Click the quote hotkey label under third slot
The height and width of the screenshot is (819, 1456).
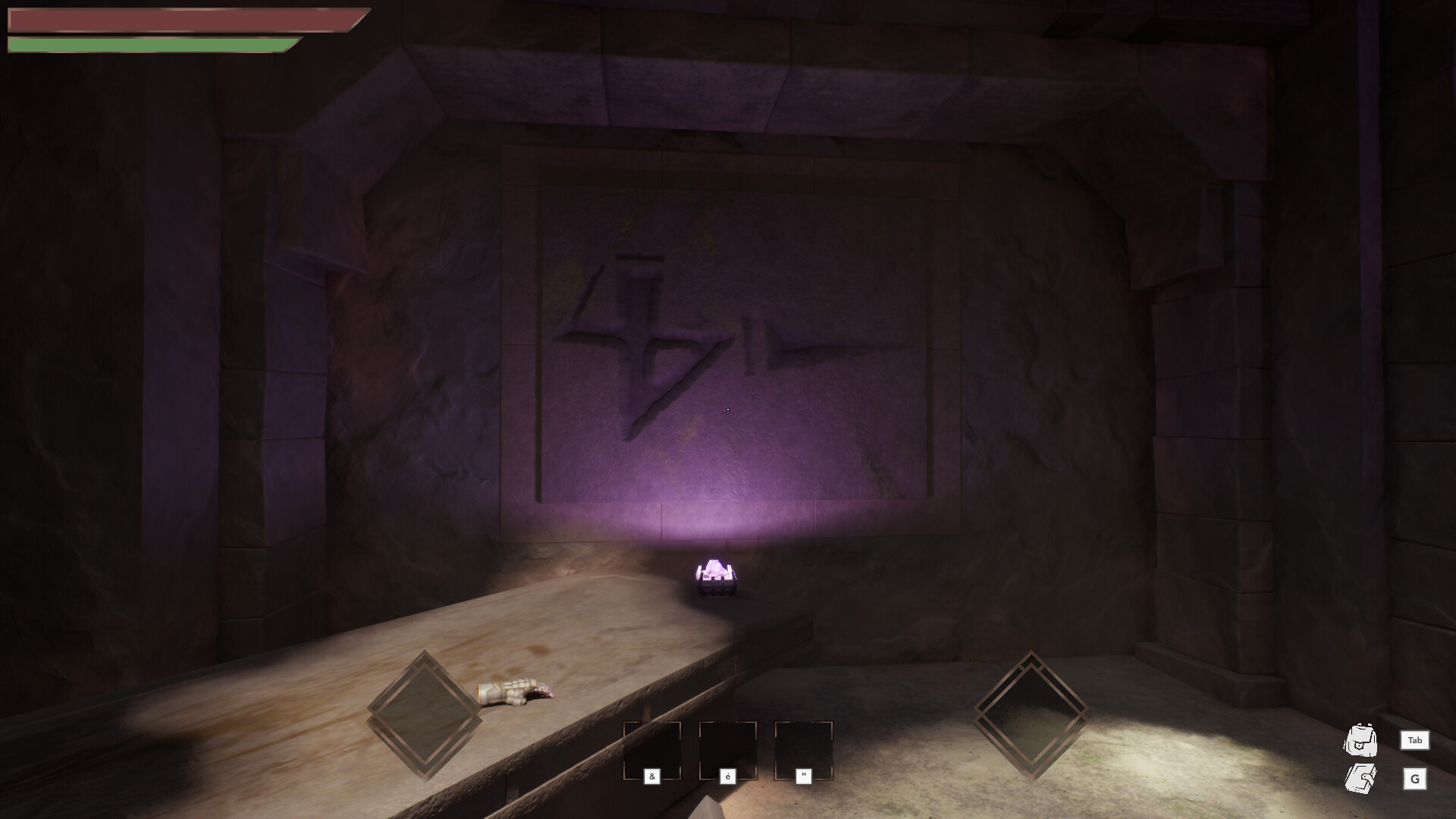click(x=803, y=776)
